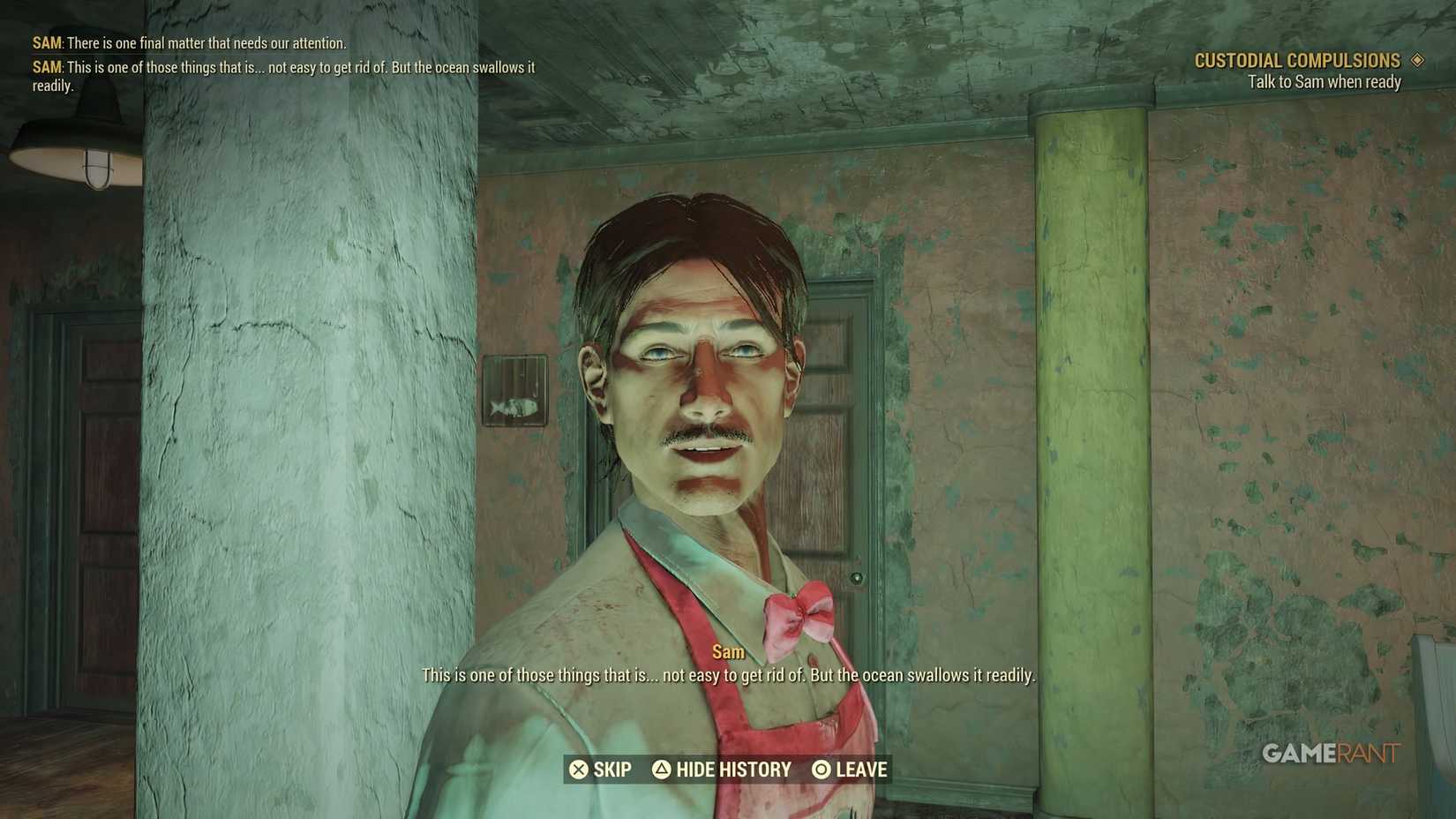Expand the Custodial Compulsions quest entry
This screenshot has height=819, width=1456.
[x=1297, y=59]
